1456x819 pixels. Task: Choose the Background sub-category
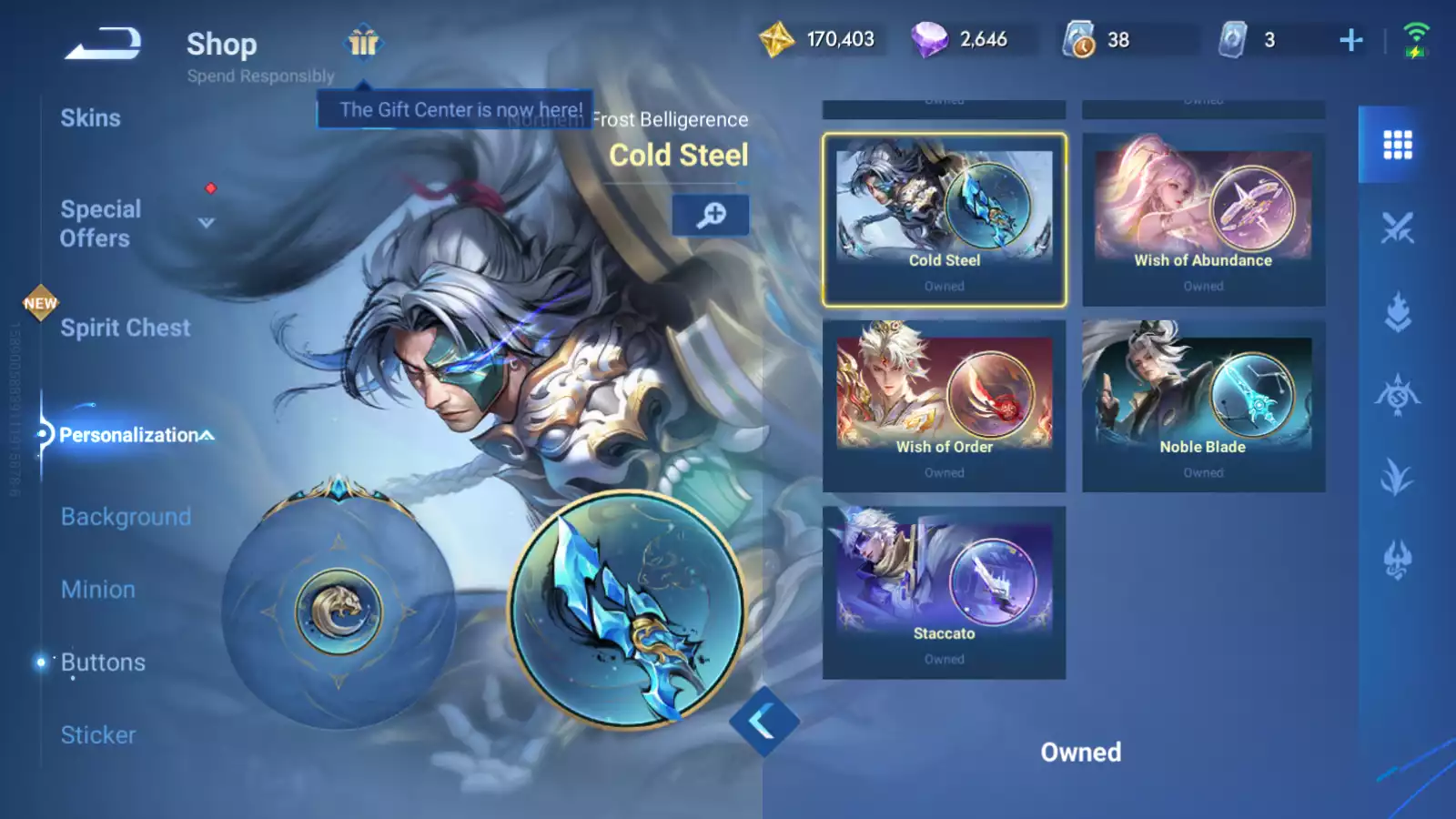click(126, 517)
